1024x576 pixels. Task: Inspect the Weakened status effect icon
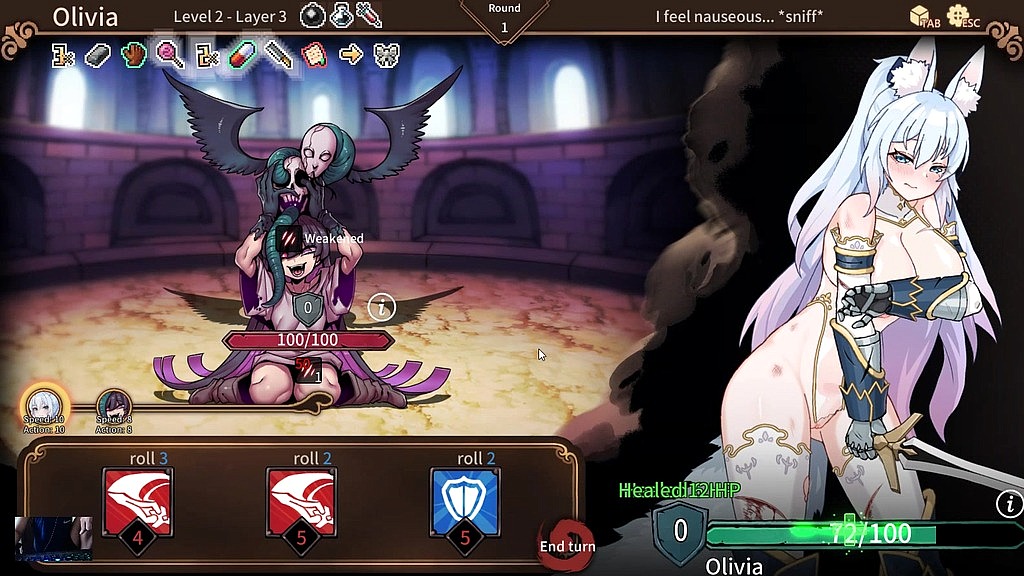(x=290, y=238)
